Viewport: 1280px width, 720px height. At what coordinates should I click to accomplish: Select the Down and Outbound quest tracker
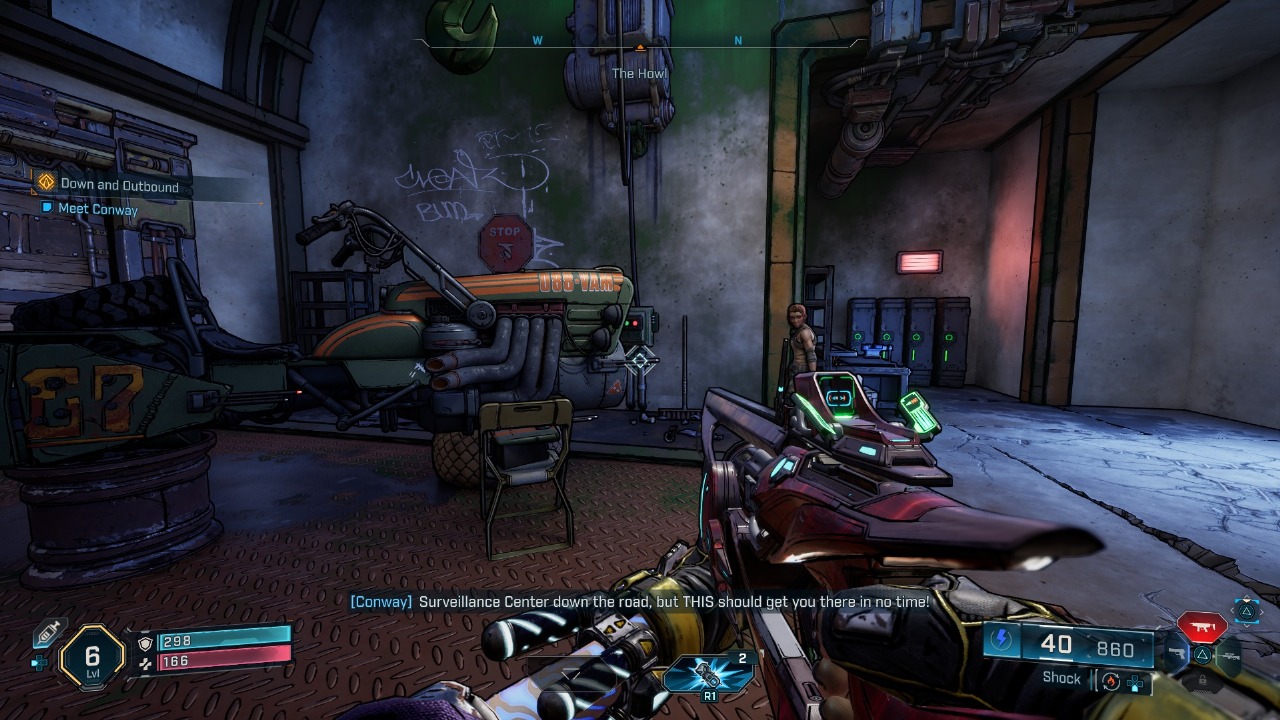tap(119, 185)
